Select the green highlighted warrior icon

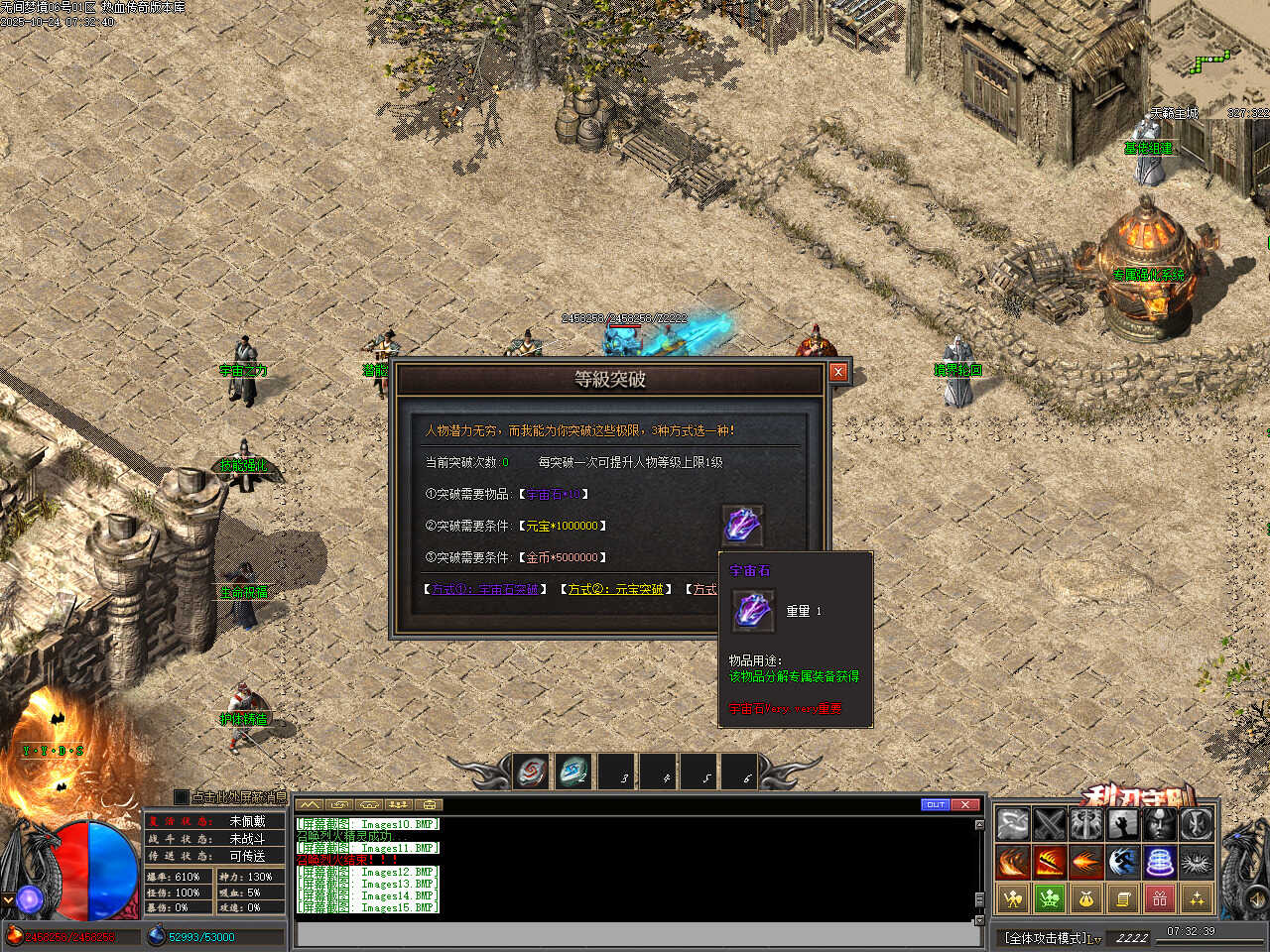pos(1050,898)
